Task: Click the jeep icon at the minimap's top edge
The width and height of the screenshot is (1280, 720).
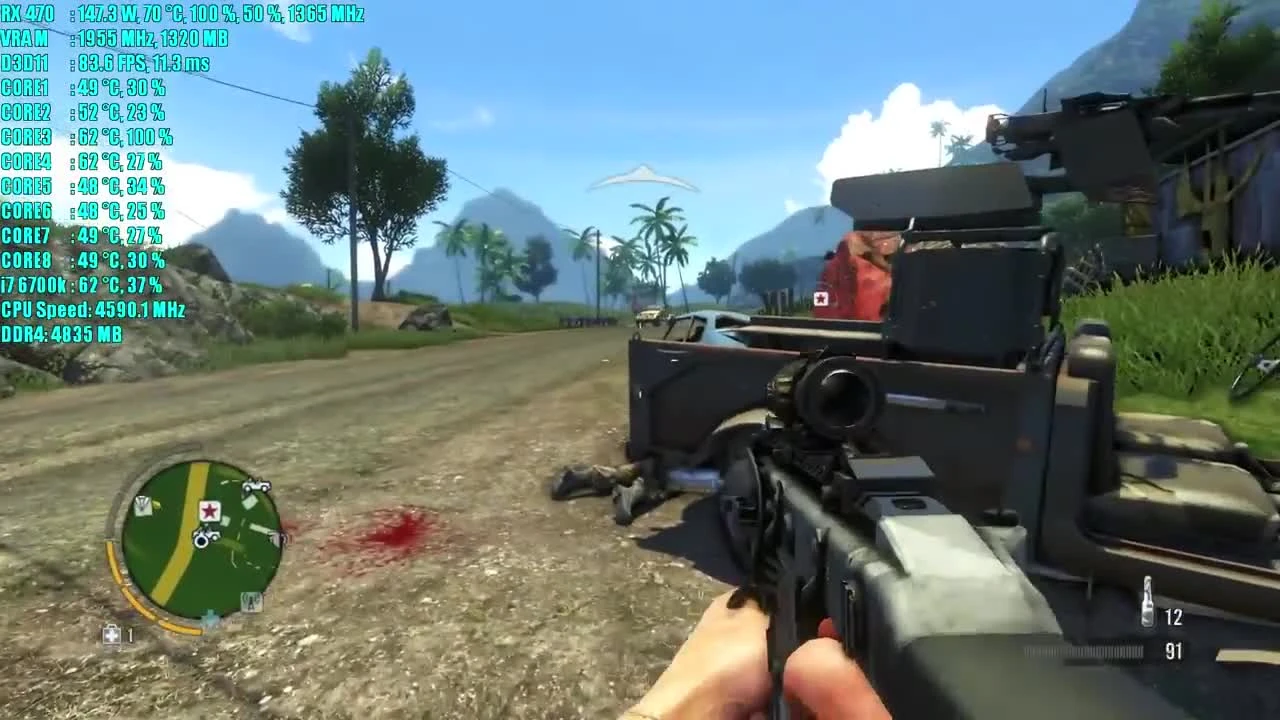Action: tap(256, 487)
